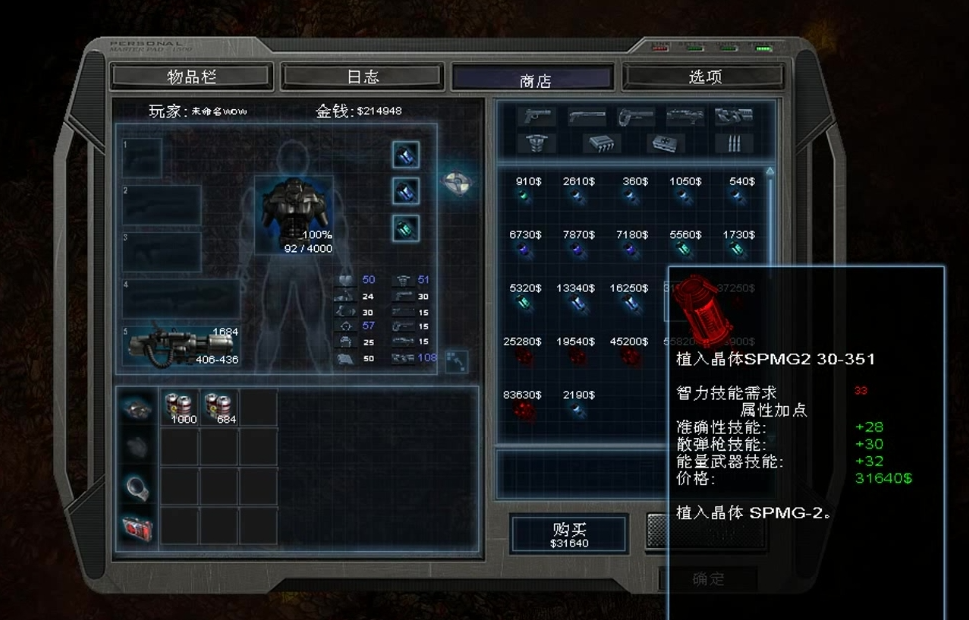The width and height of the screenshot is (969, 620).
Task: Open the implant chip shop category
Action: coord(600,143)
